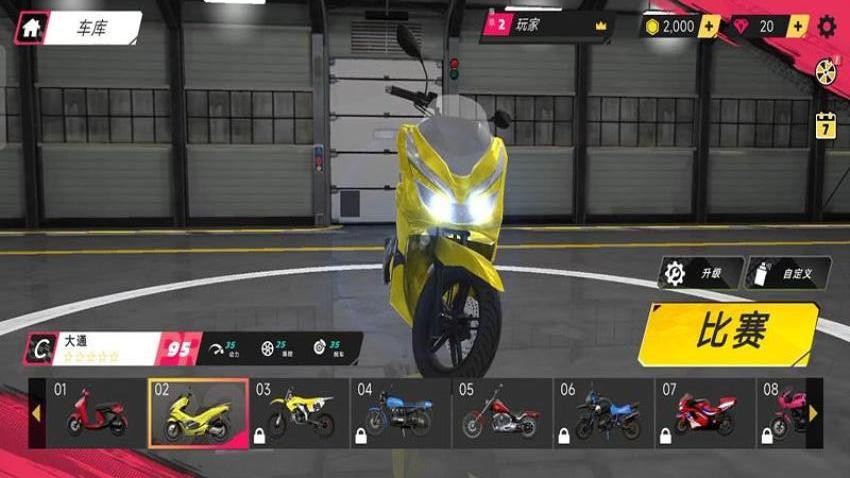Viewport: 850px width, 478px height.
Task: Choose the locked red chopper 05
Action: pyautogui.click(x=502, y=412)
